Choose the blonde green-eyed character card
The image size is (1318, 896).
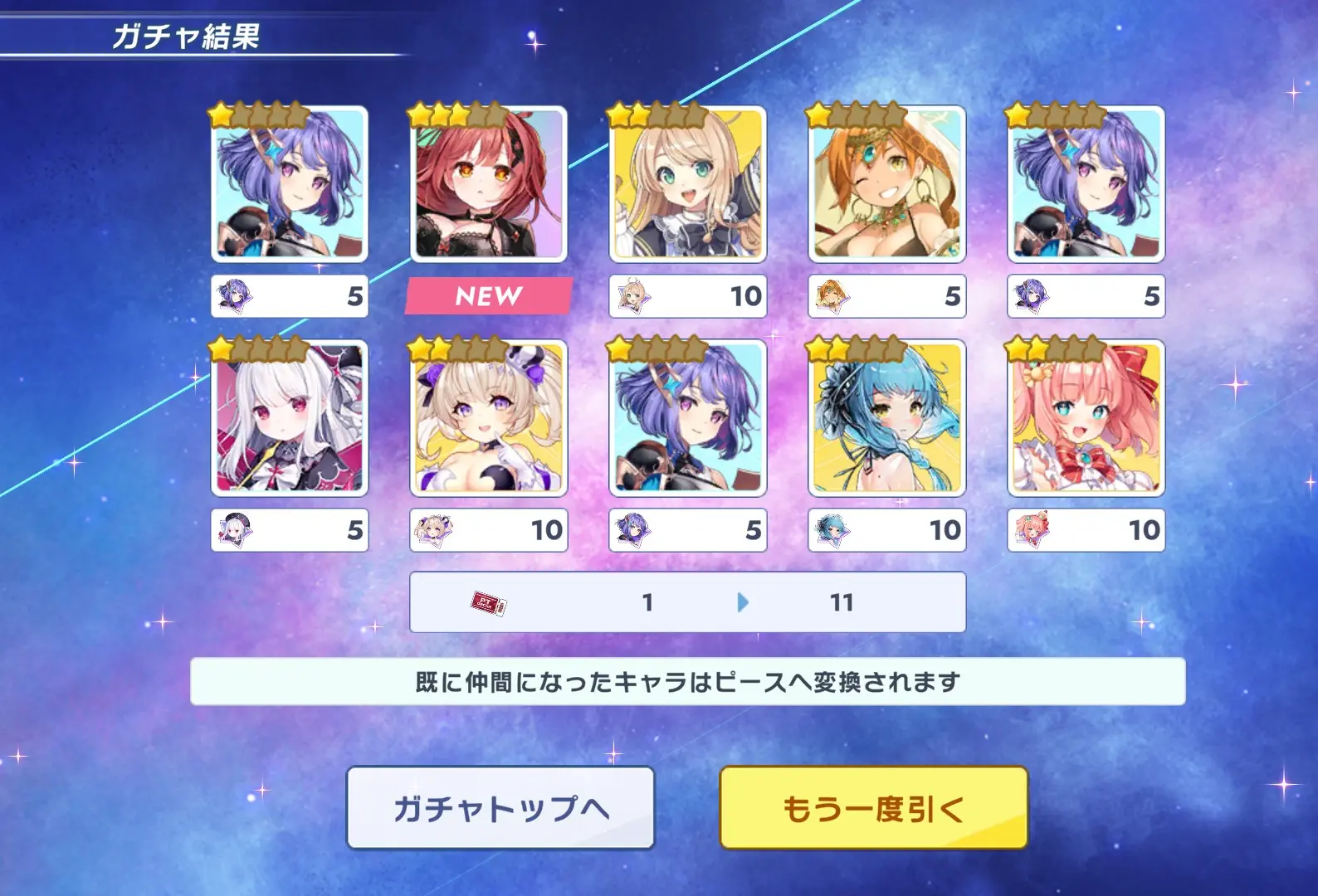pos(687,184)
